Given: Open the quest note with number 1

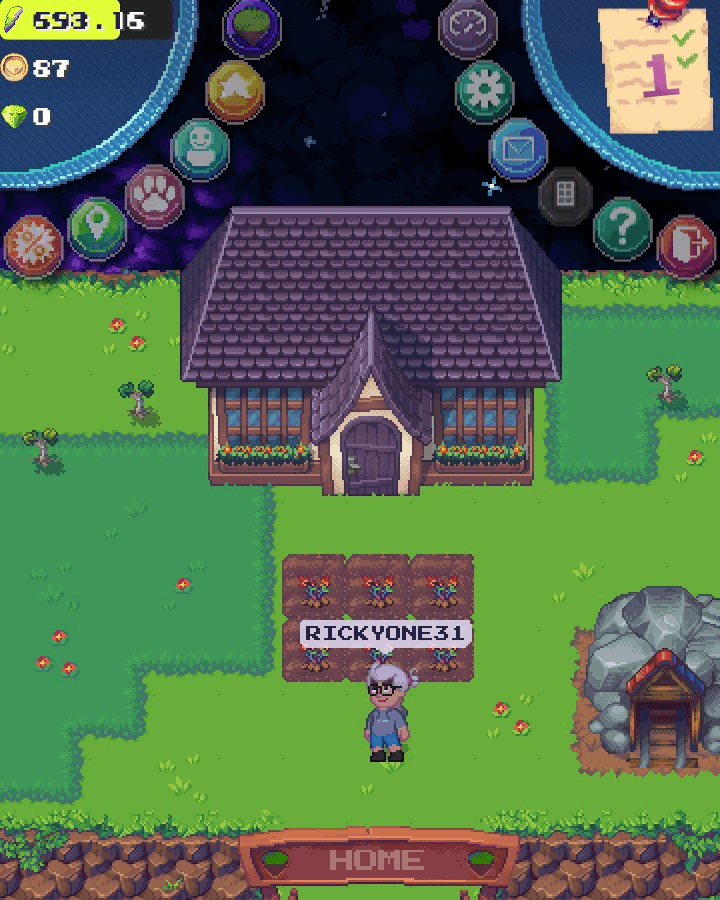Looking at the screenshot, I should coord(656,70).
